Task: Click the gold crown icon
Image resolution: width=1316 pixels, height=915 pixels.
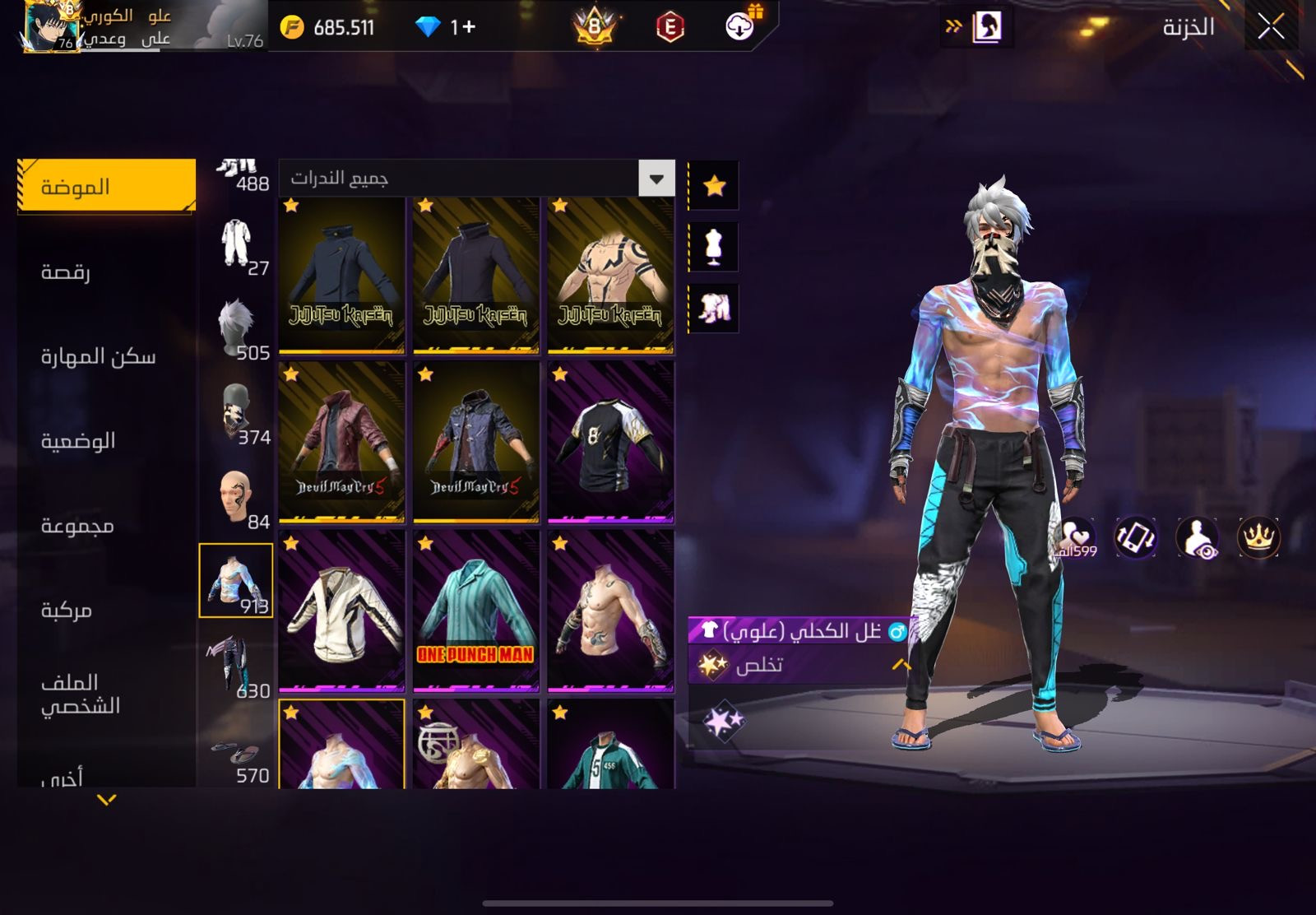Action: point(1258,537)
